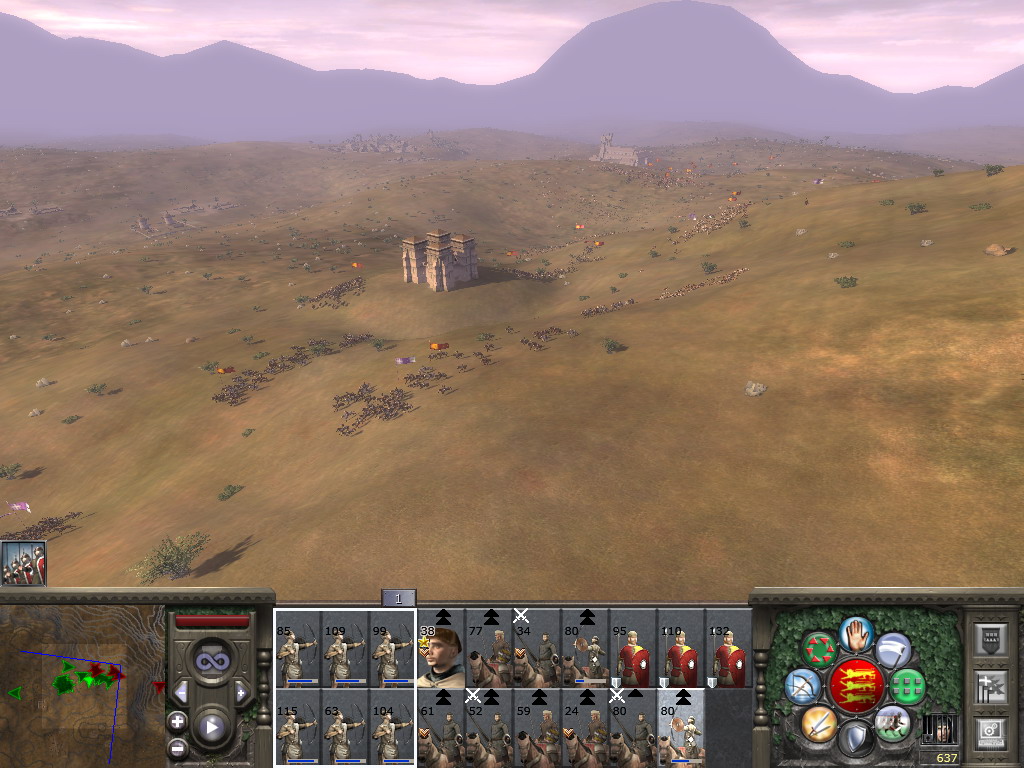1024x768 pixels.
Task: Zoom in the minimap with plus button
Action: [x=178, y=721]
